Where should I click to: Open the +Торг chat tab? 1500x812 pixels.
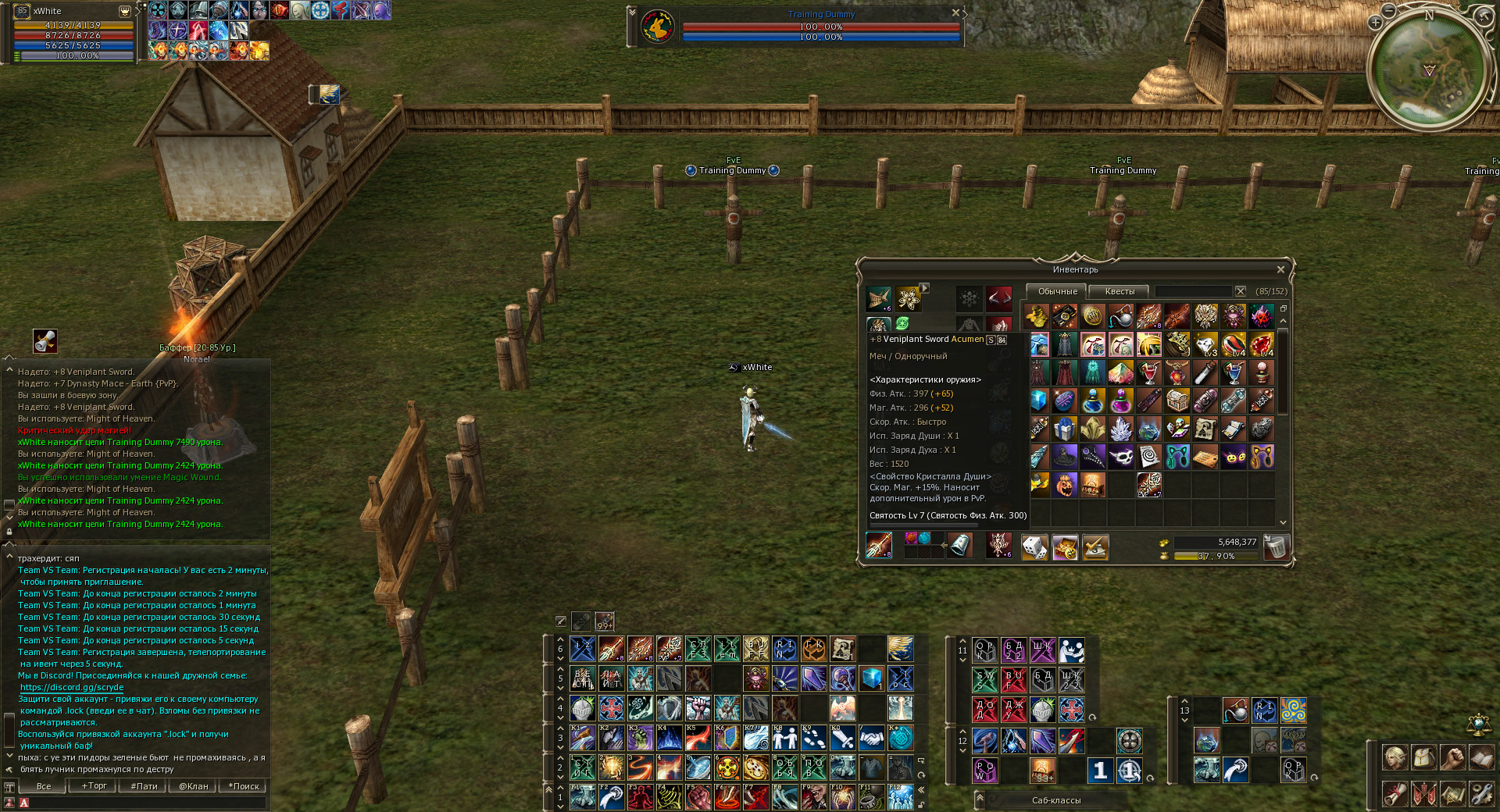point(94,786)
